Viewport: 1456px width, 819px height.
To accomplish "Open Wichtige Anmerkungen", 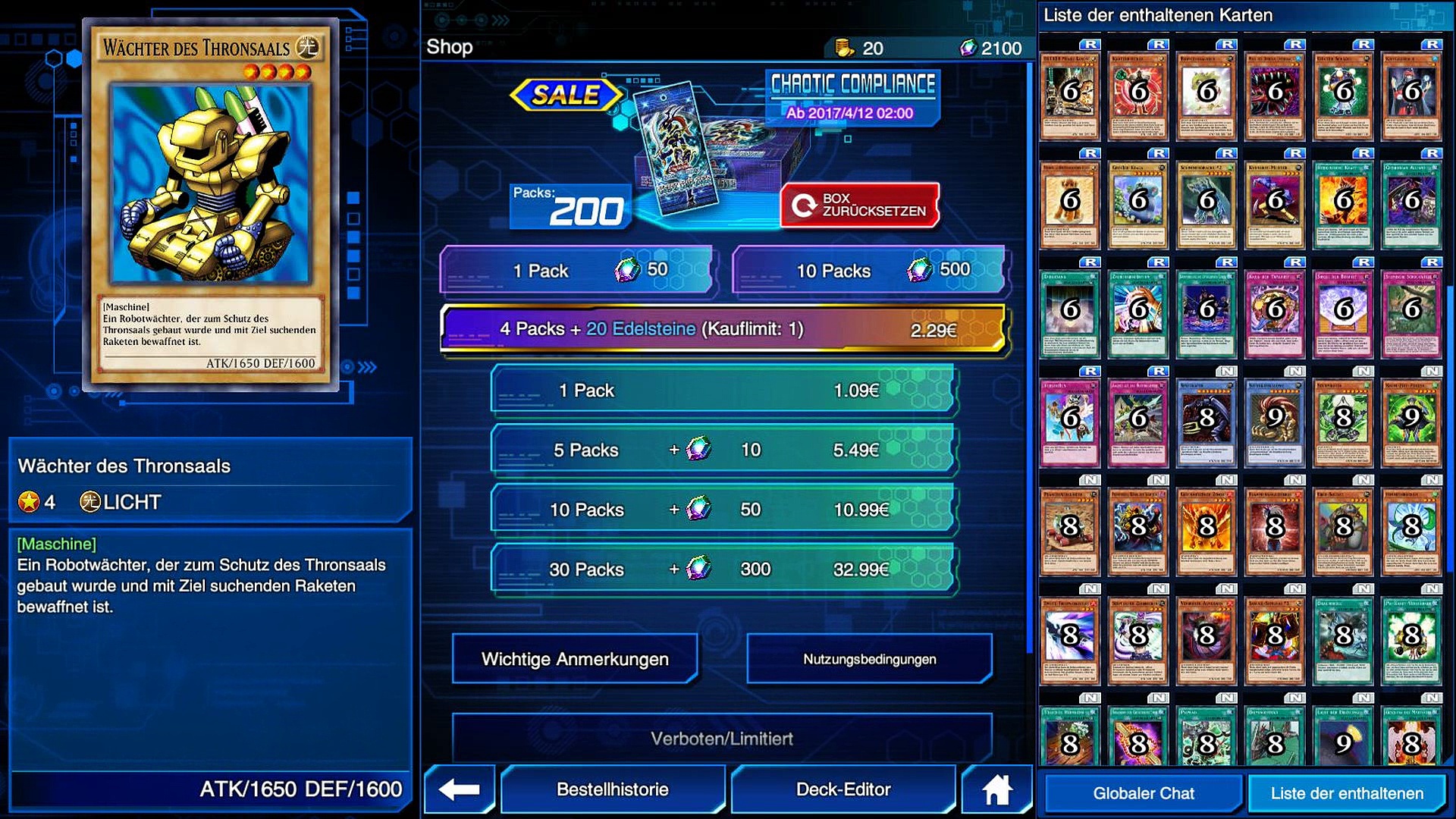I will [x=575, y=659].
